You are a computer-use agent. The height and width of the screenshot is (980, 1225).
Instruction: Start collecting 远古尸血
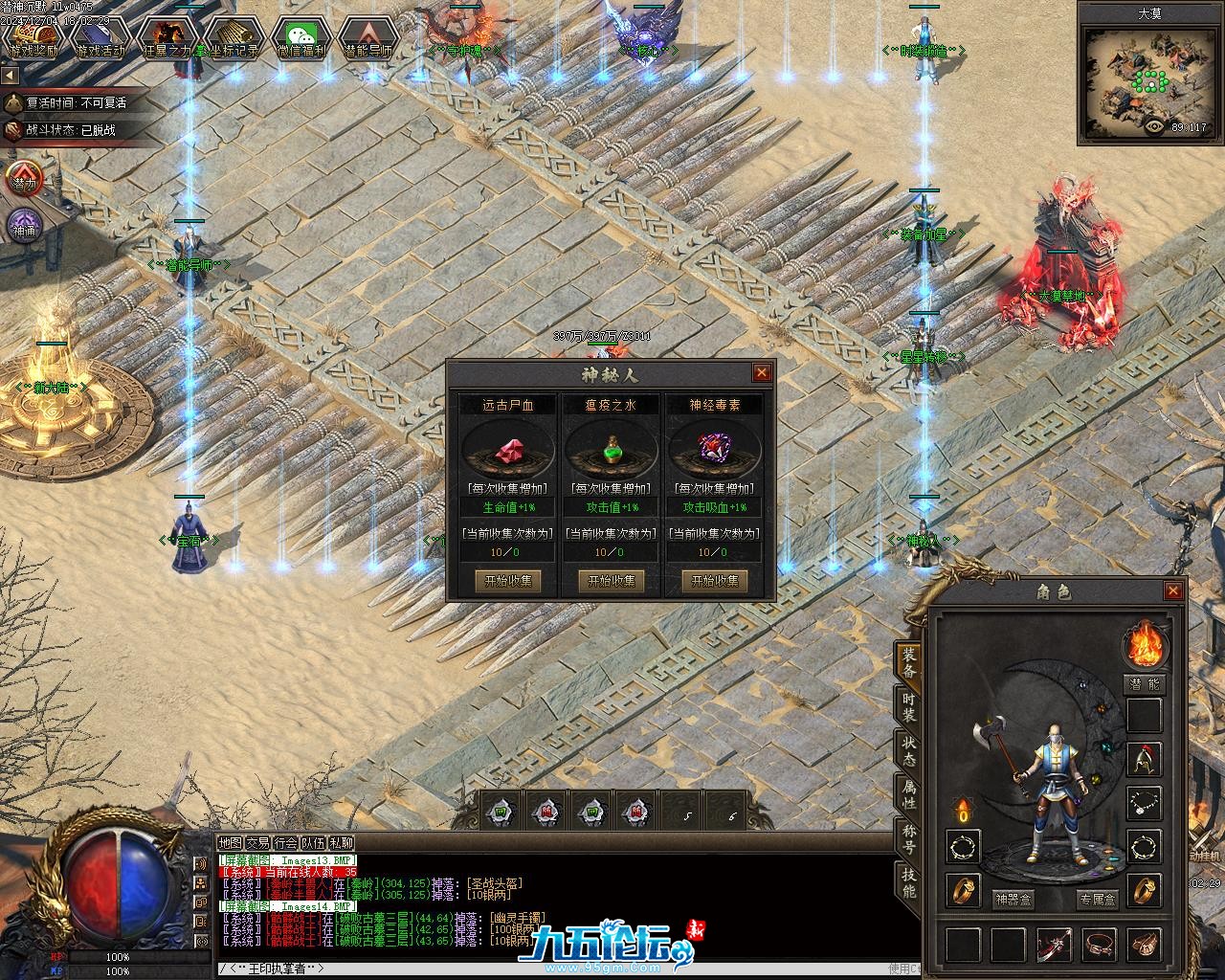507,581
